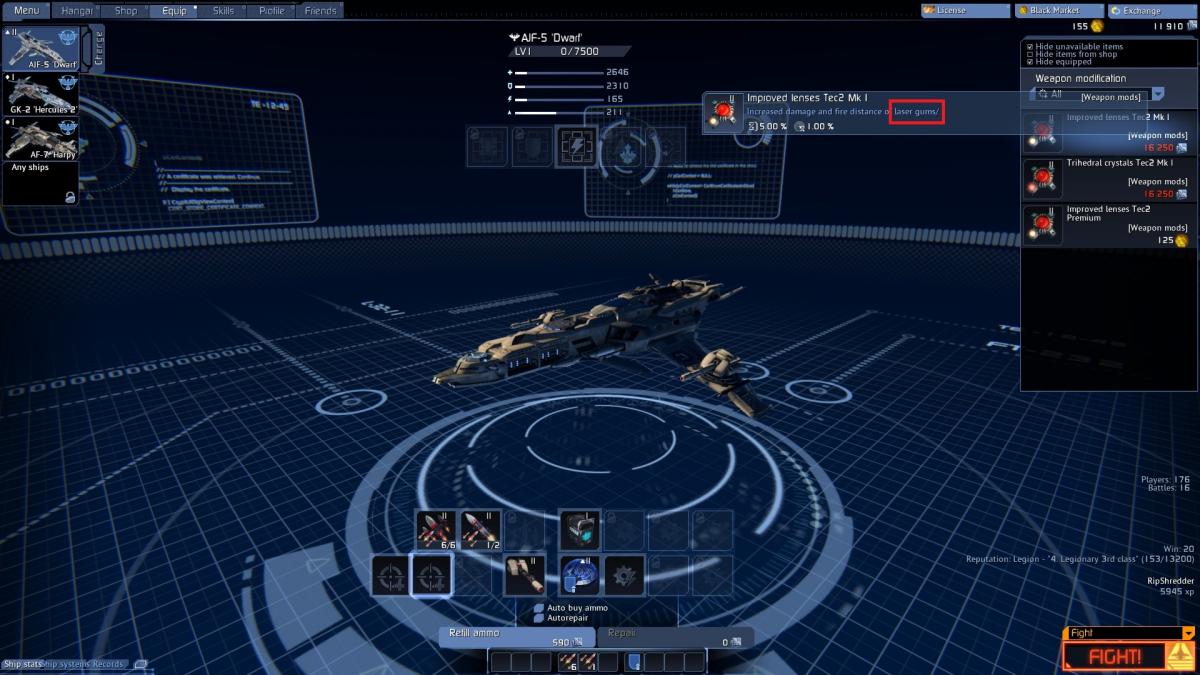Toggle the Autorepair option
The width and height of the screenshot is (1200, 675).
tap(539, 618)
